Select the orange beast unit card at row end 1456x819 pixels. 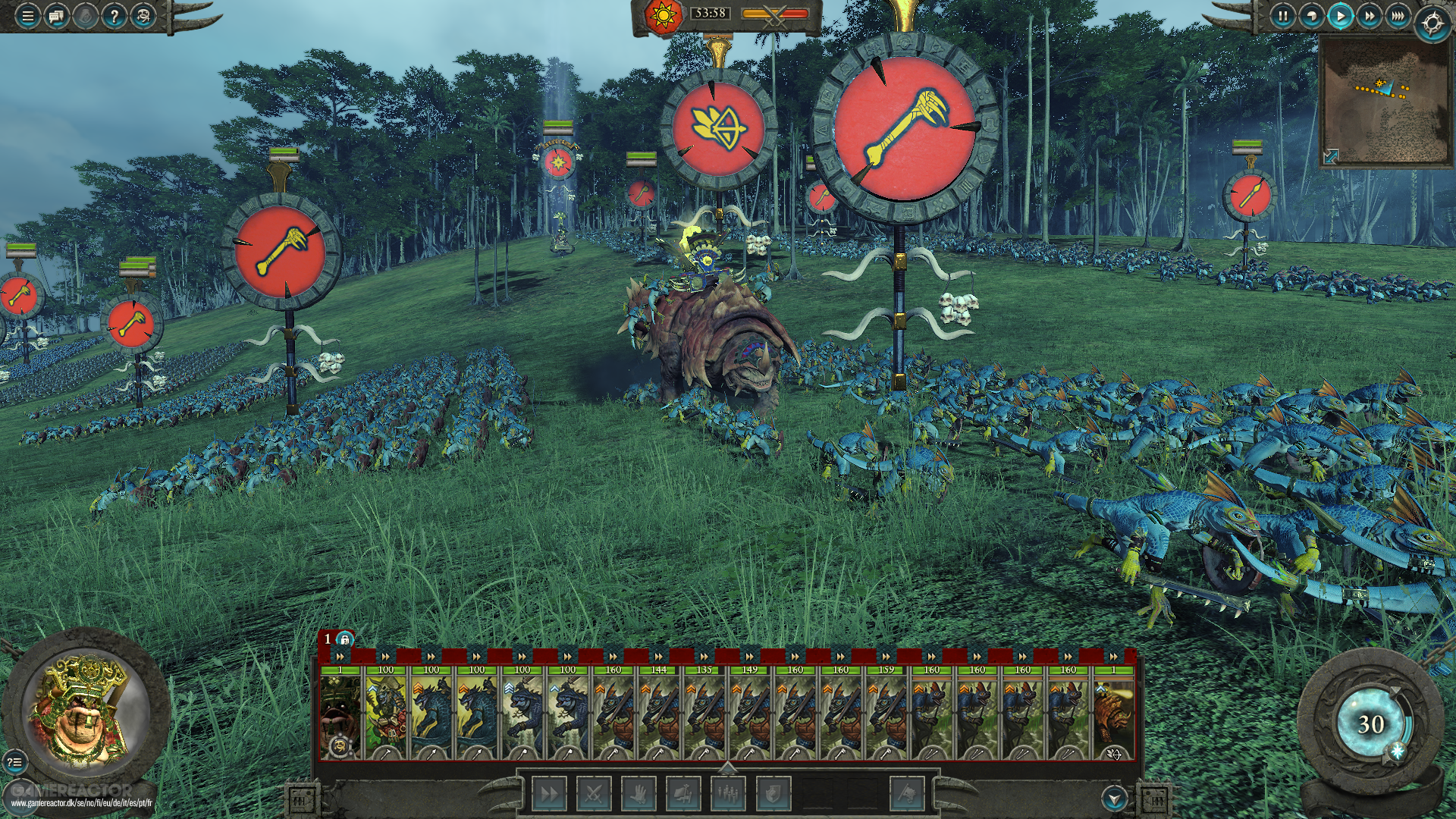[x=1113, y=713]
